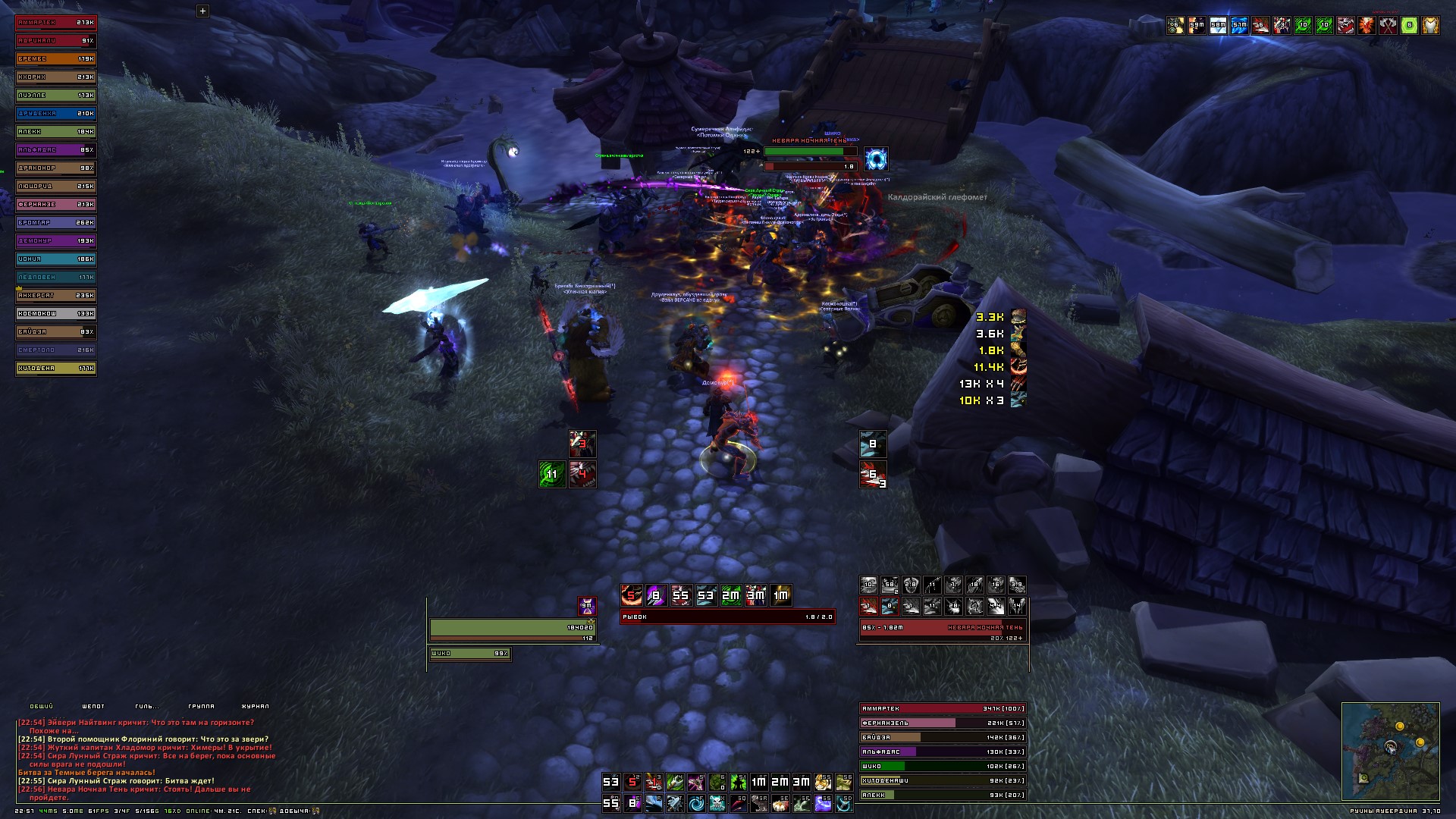Select raid member АММАРТЕК in raid frames
Screen dimensions: 1456x819
pyautogui.click(x=56, y=23)
